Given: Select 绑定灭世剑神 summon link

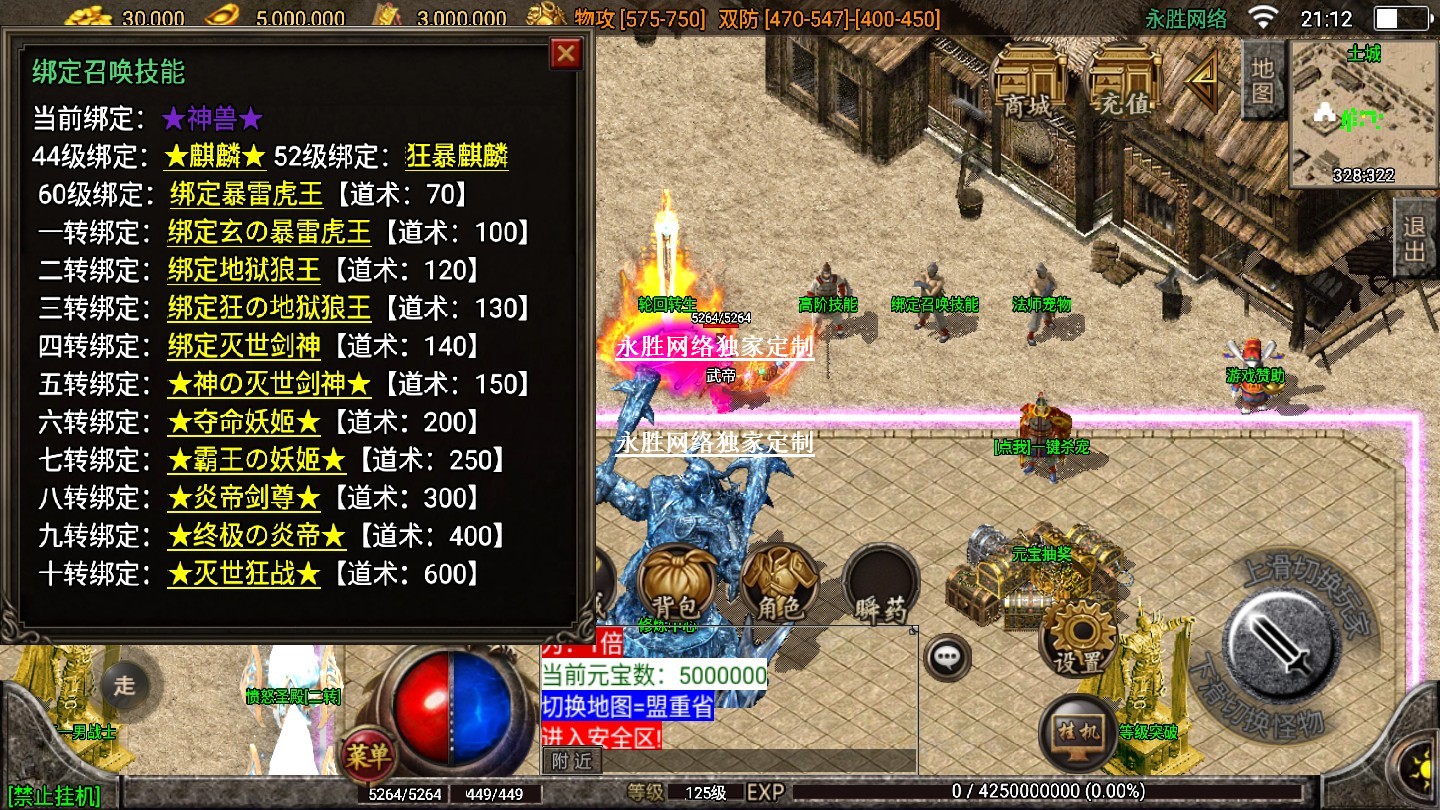Looking at the screenshot, I should click(x=244, y=346).
